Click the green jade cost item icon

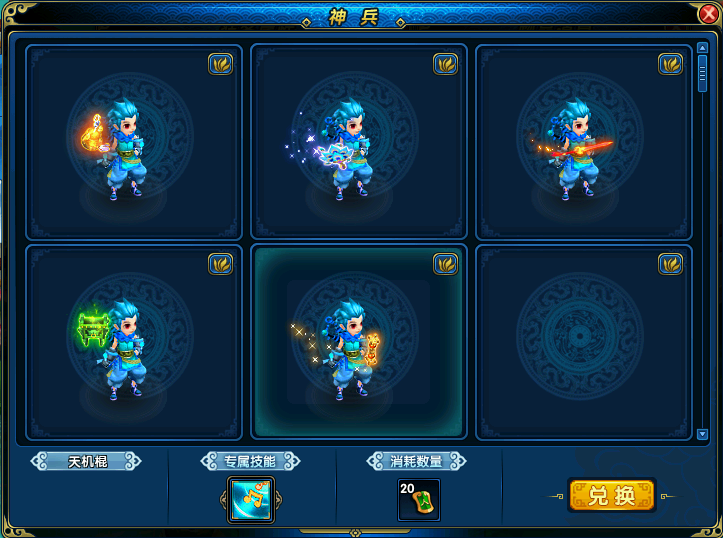(419, 499)
